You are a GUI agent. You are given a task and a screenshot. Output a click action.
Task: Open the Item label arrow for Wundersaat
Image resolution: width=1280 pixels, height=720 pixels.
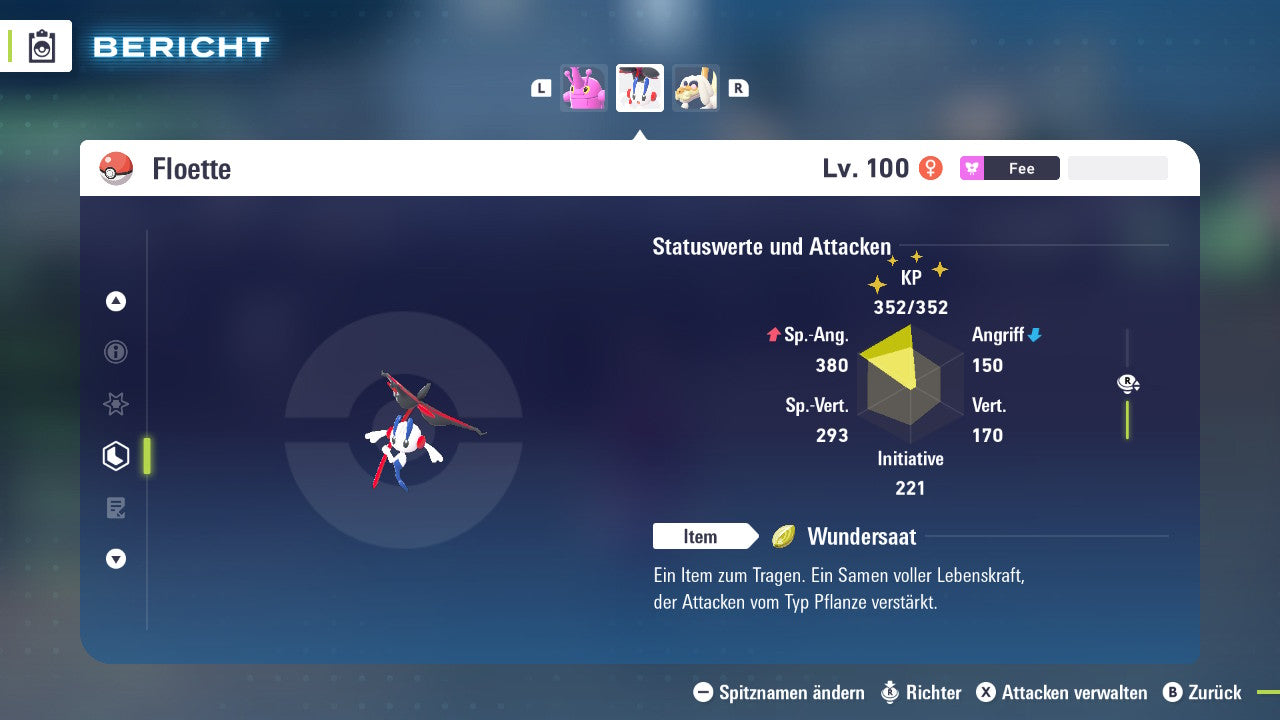pyautogui.click(x=706, y=537)
